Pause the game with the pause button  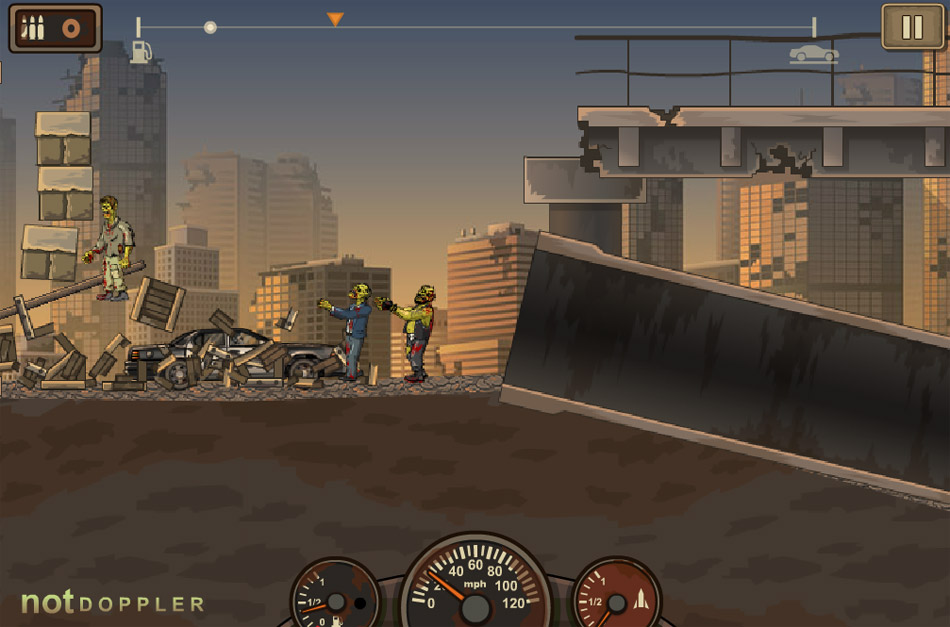(x=912, y=27)
